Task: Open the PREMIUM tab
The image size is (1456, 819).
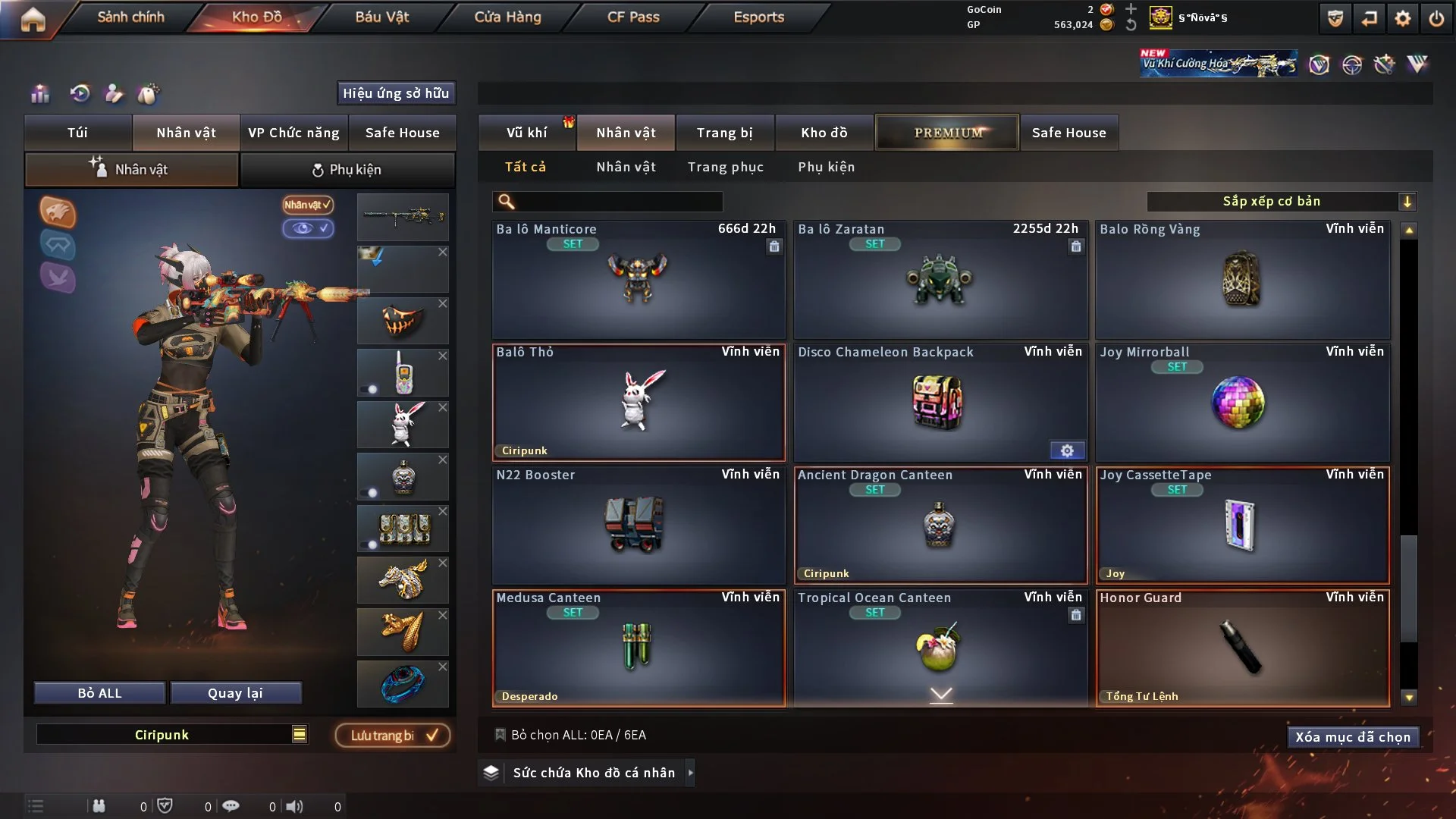Action: click(947, 133)
